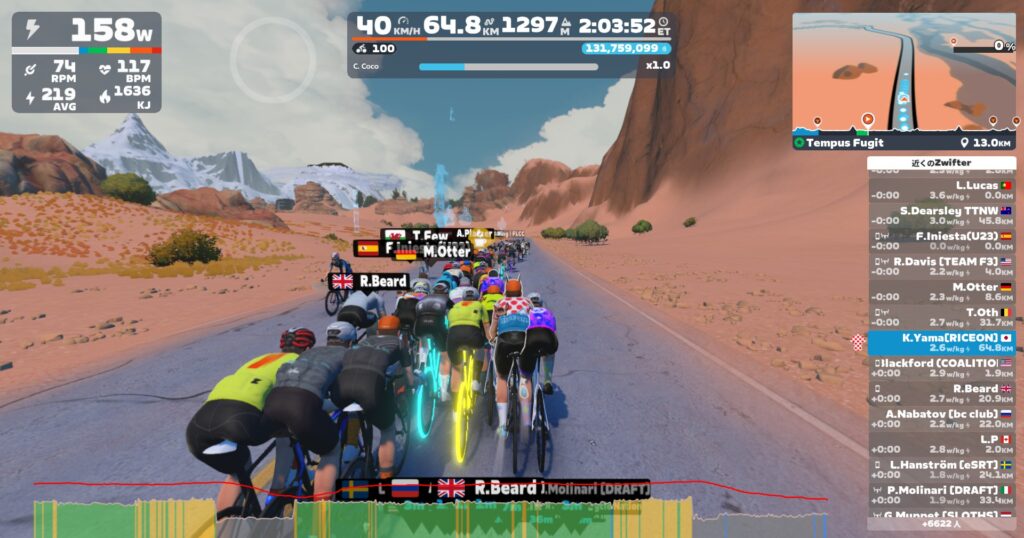Choose T.Oth rider row
1024x538 pixels.
point(941,317)
